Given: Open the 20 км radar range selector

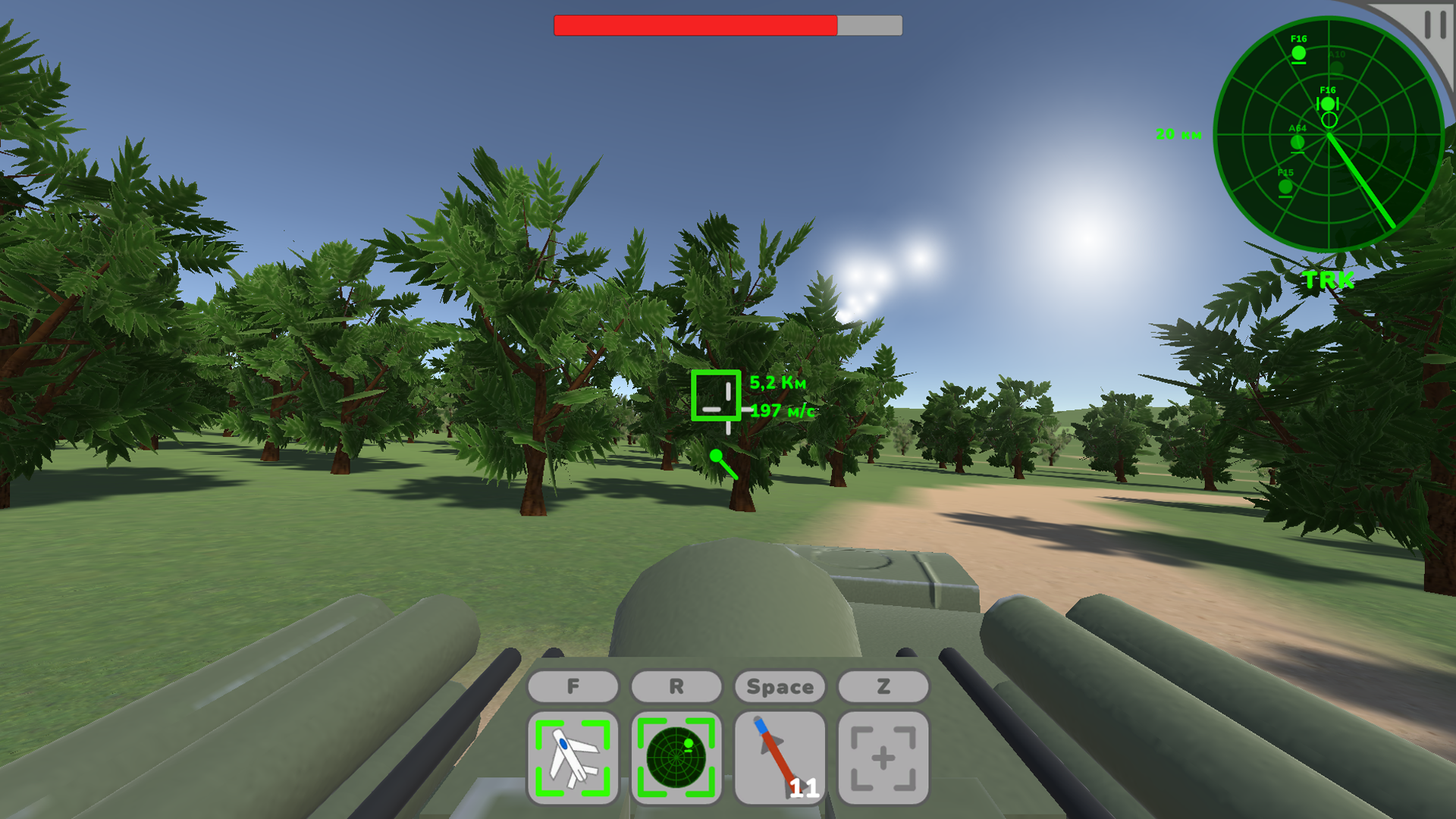Looking at the screenshot, I should pyautogui.click(x=1178, y=134).
